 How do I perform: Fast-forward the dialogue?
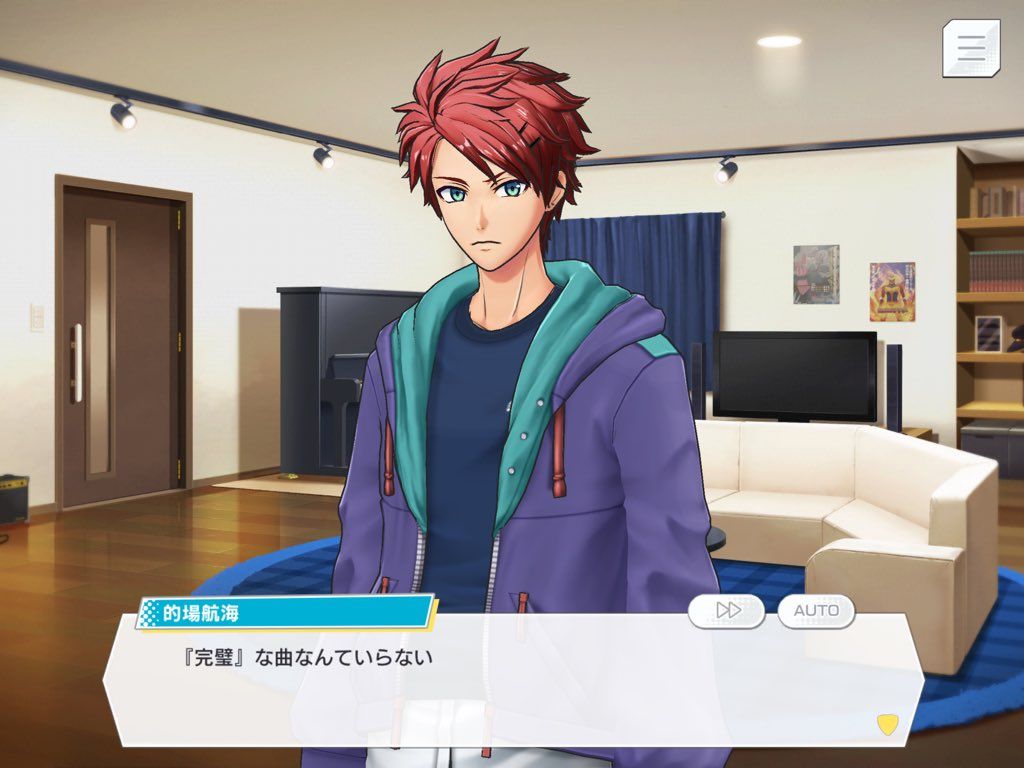click(x=727, y=610)
